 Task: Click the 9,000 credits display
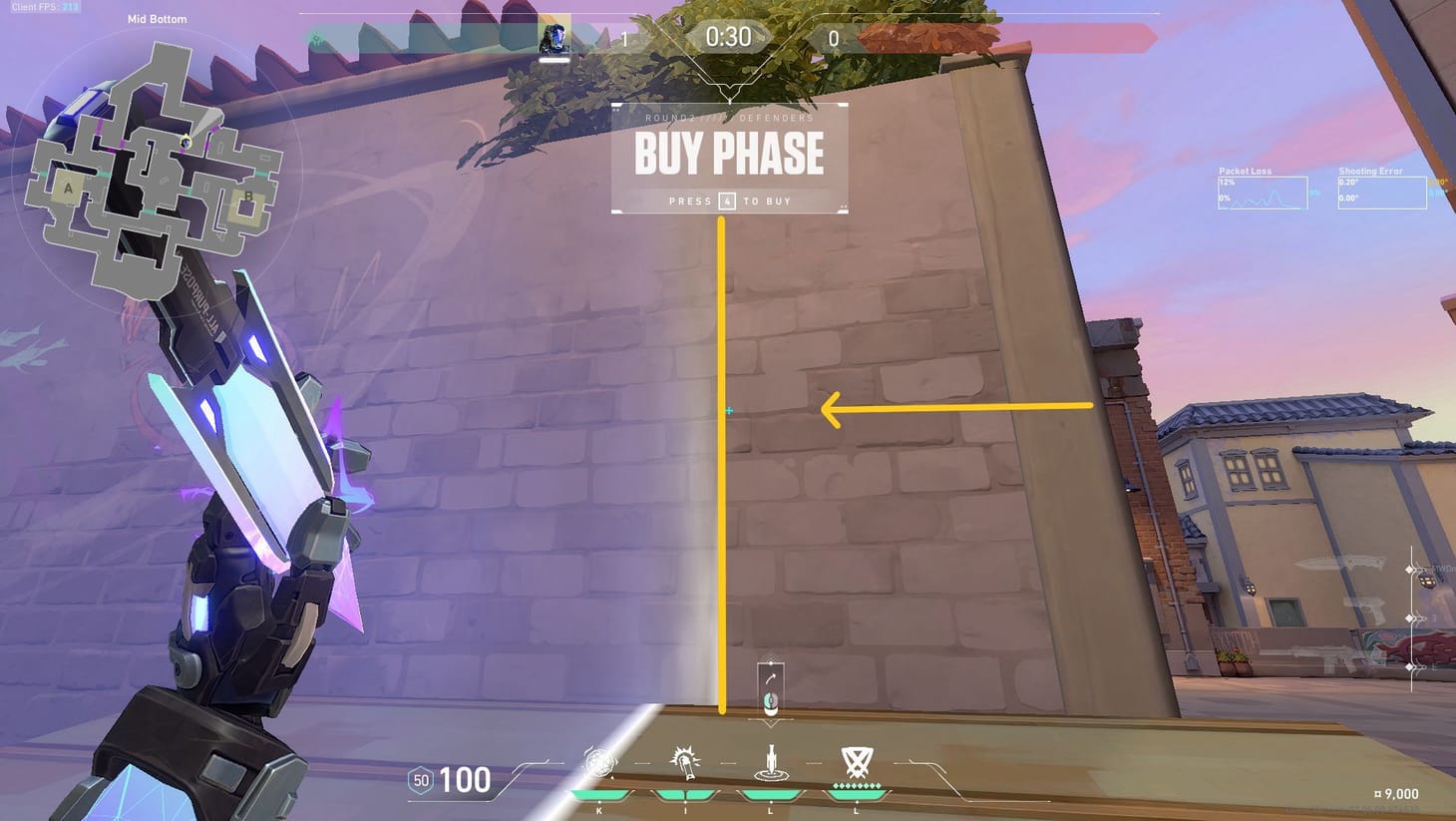pos(1398,794)
